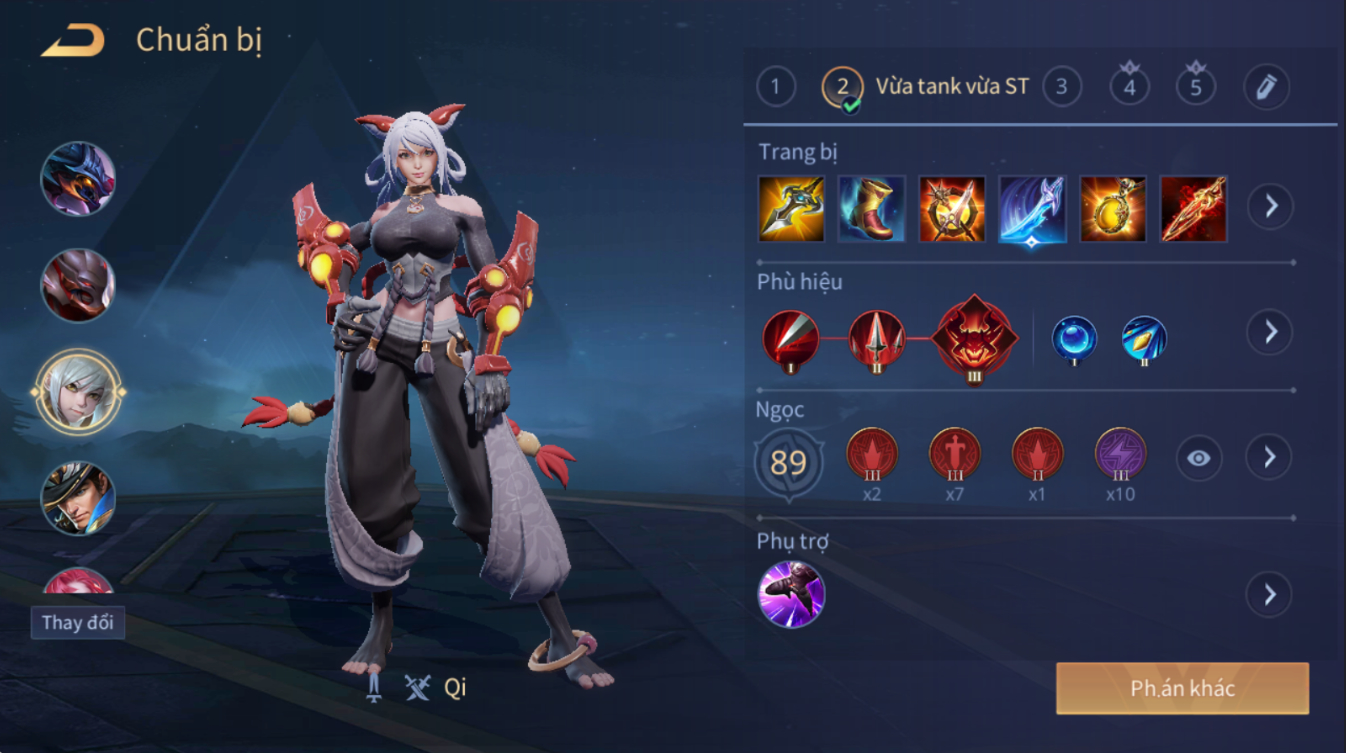Go back using the return arrow

pos(73,41)
